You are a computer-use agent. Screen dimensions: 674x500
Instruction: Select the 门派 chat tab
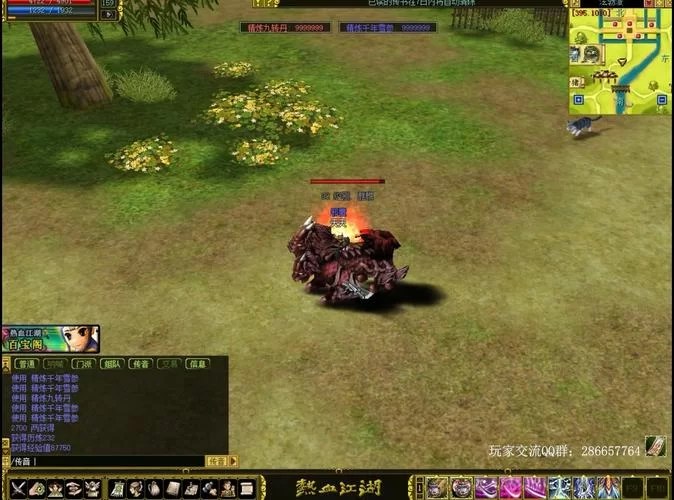click(83, 364)
